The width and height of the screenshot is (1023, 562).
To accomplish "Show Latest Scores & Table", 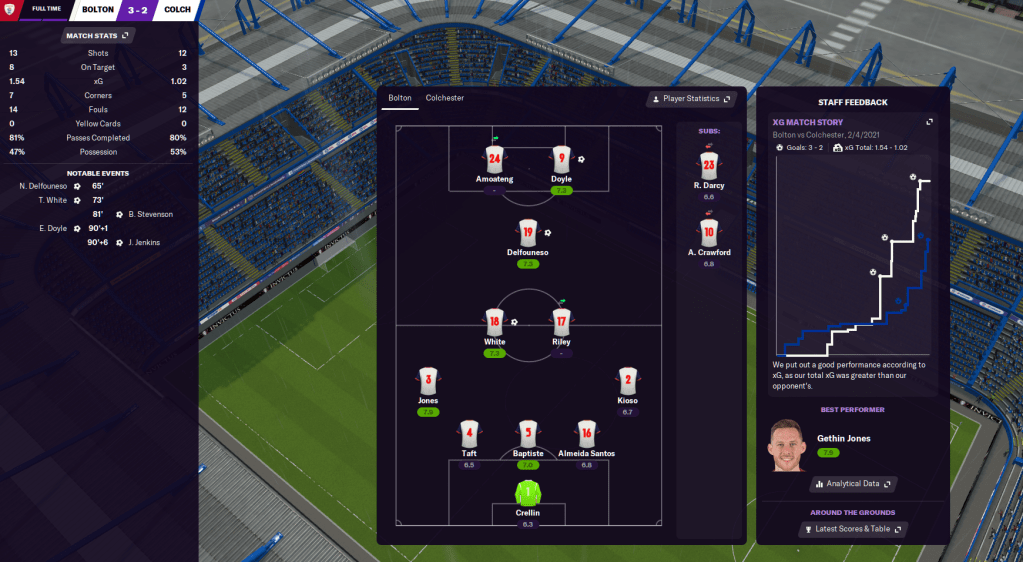I will (x=852, y=529).
